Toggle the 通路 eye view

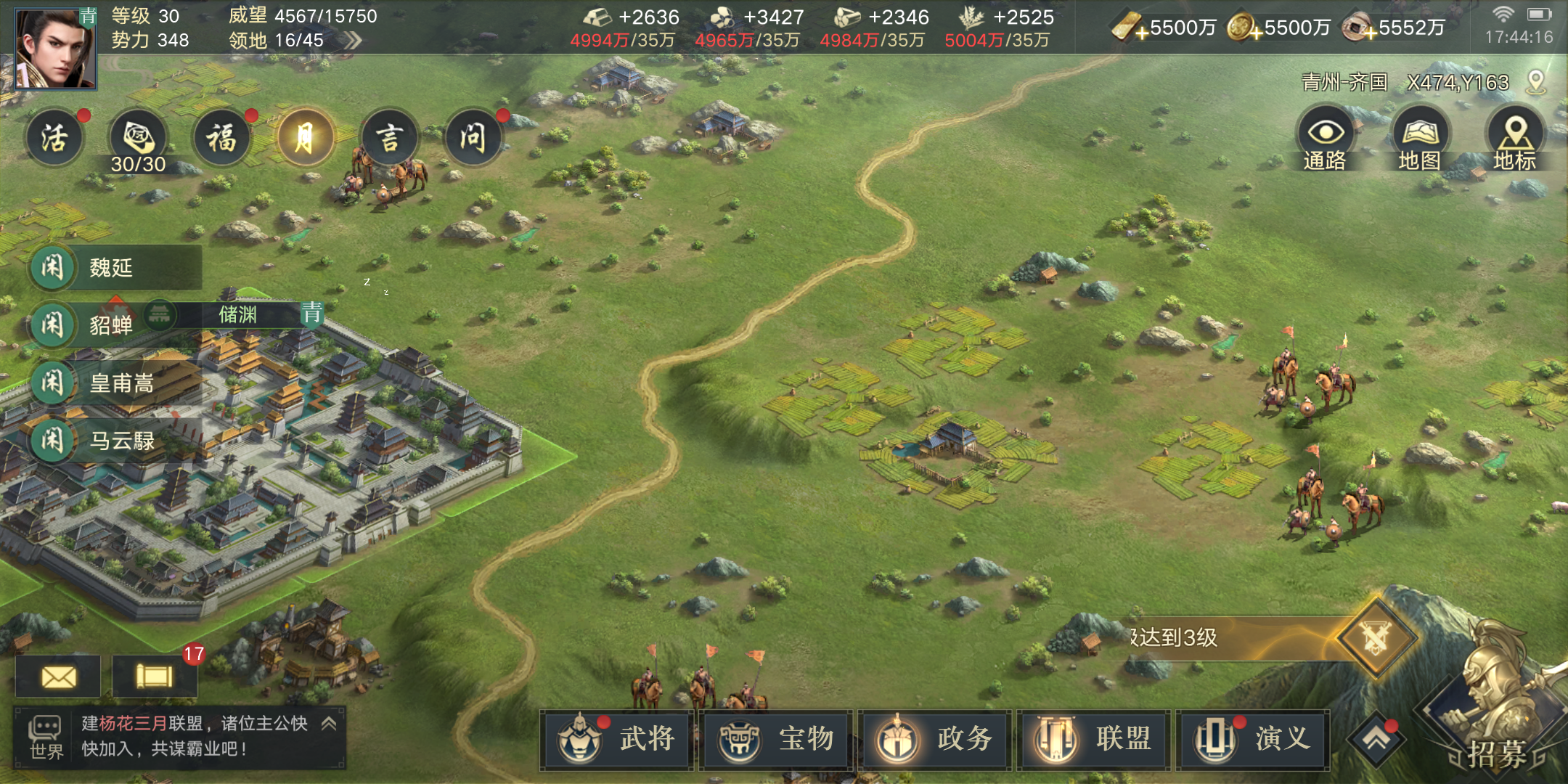coord(1326,138)
